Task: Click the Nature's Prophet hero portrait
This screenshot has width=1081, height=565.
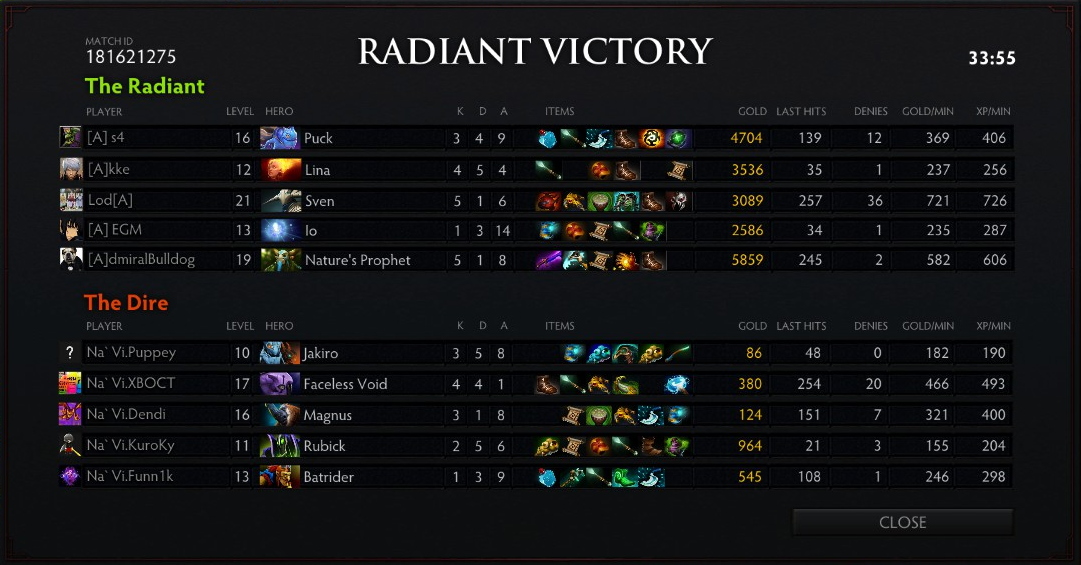Action: (280, 260)
